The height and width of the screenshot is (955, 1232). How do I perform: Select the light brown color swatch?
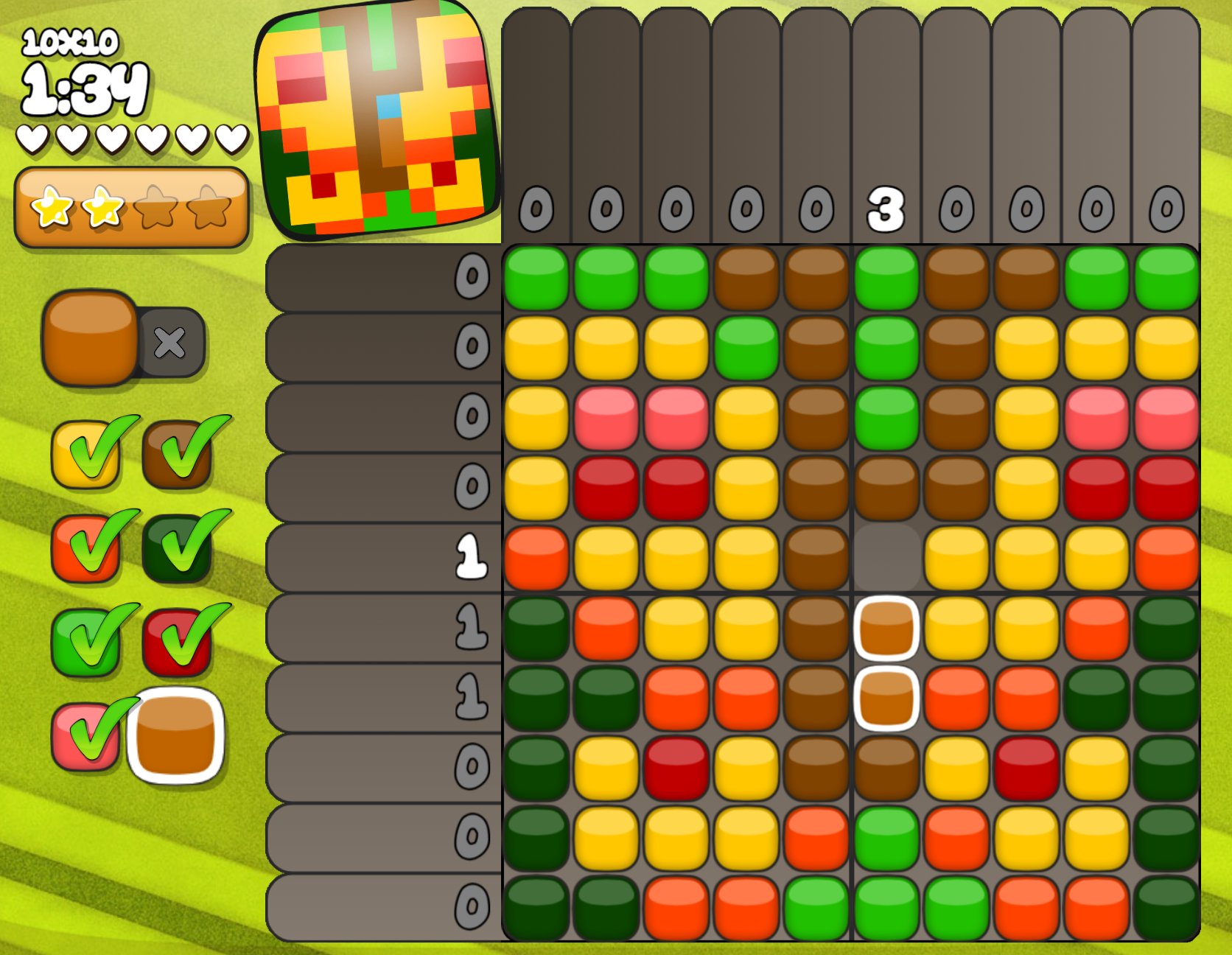pos(175,735)
